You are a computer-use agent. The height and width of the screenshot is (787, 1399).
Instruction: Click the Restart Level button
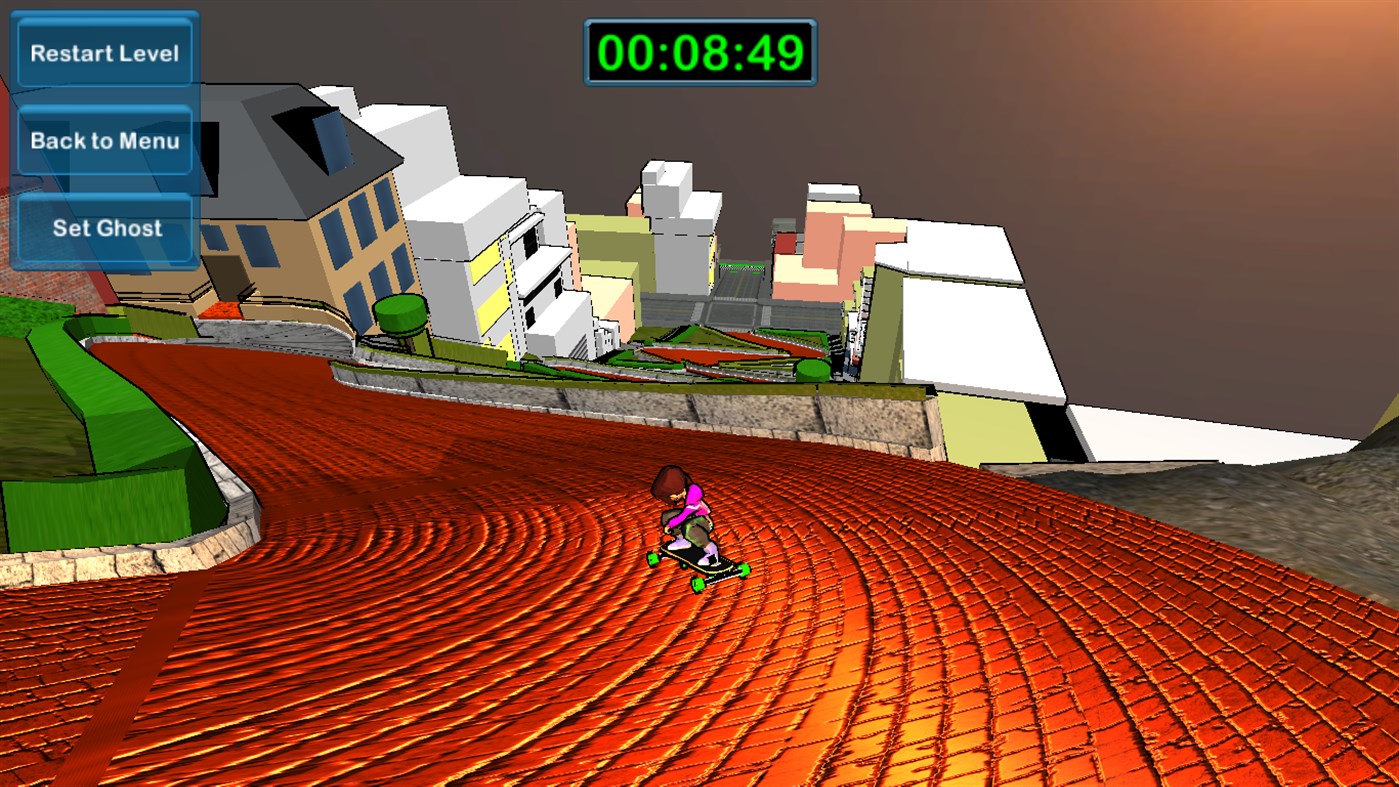pyautogui.click(x=103, y=52)
